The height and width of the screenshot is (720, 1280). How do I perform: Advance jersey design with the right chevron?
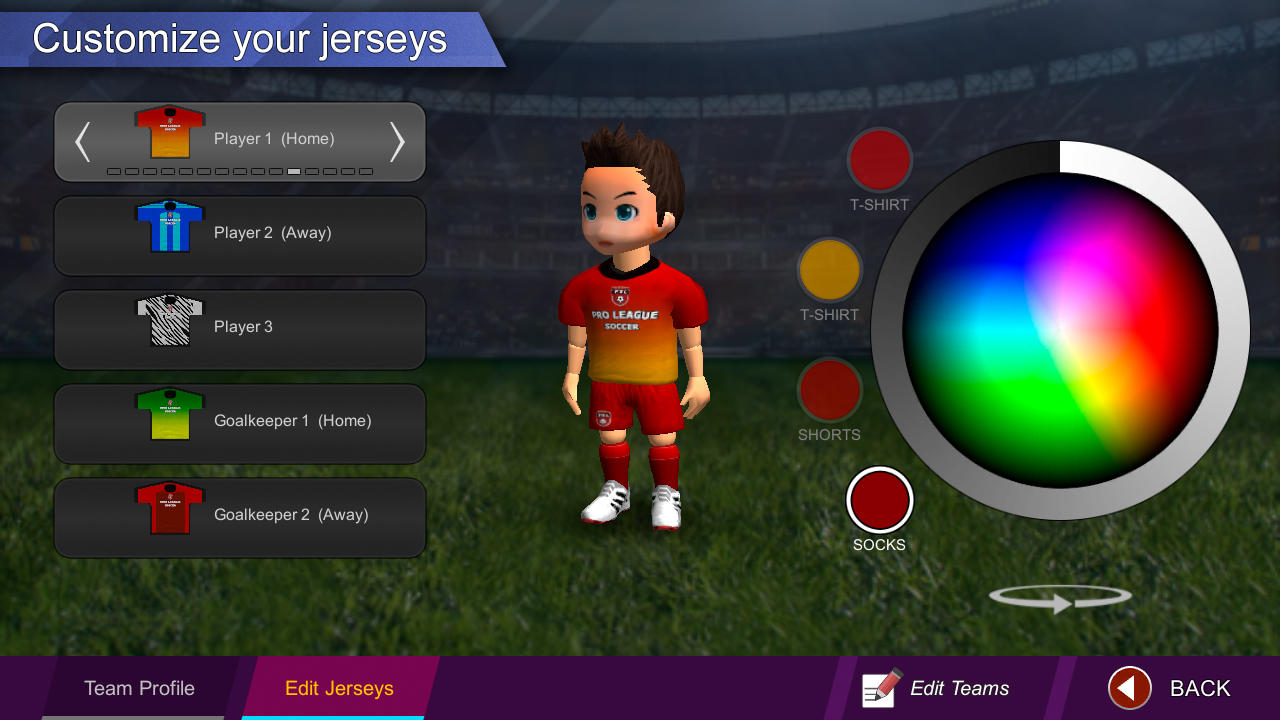[x=397, y=142]
